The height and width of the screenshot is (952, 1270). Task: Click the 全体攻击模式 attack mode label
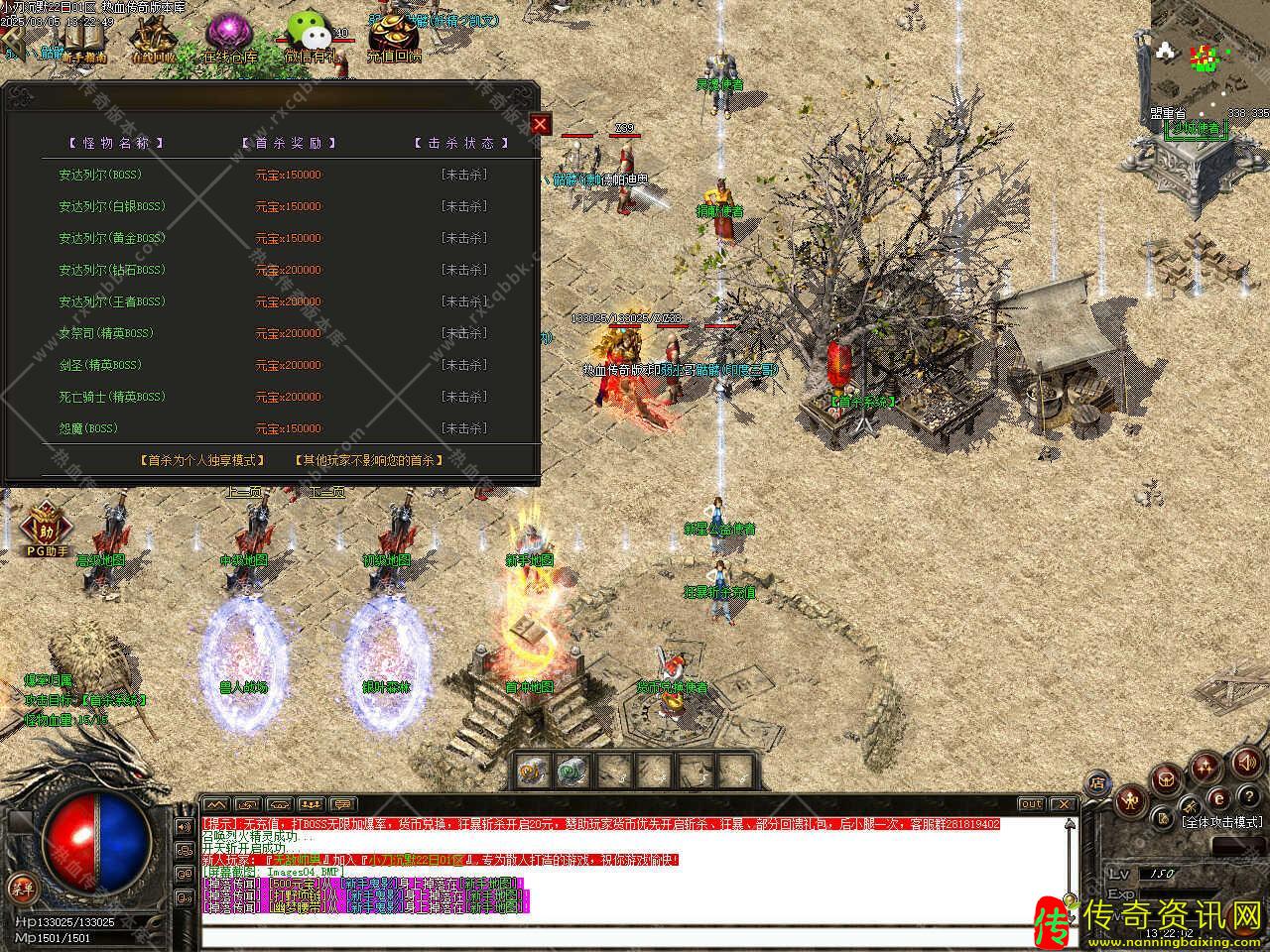coord(1221,822)
